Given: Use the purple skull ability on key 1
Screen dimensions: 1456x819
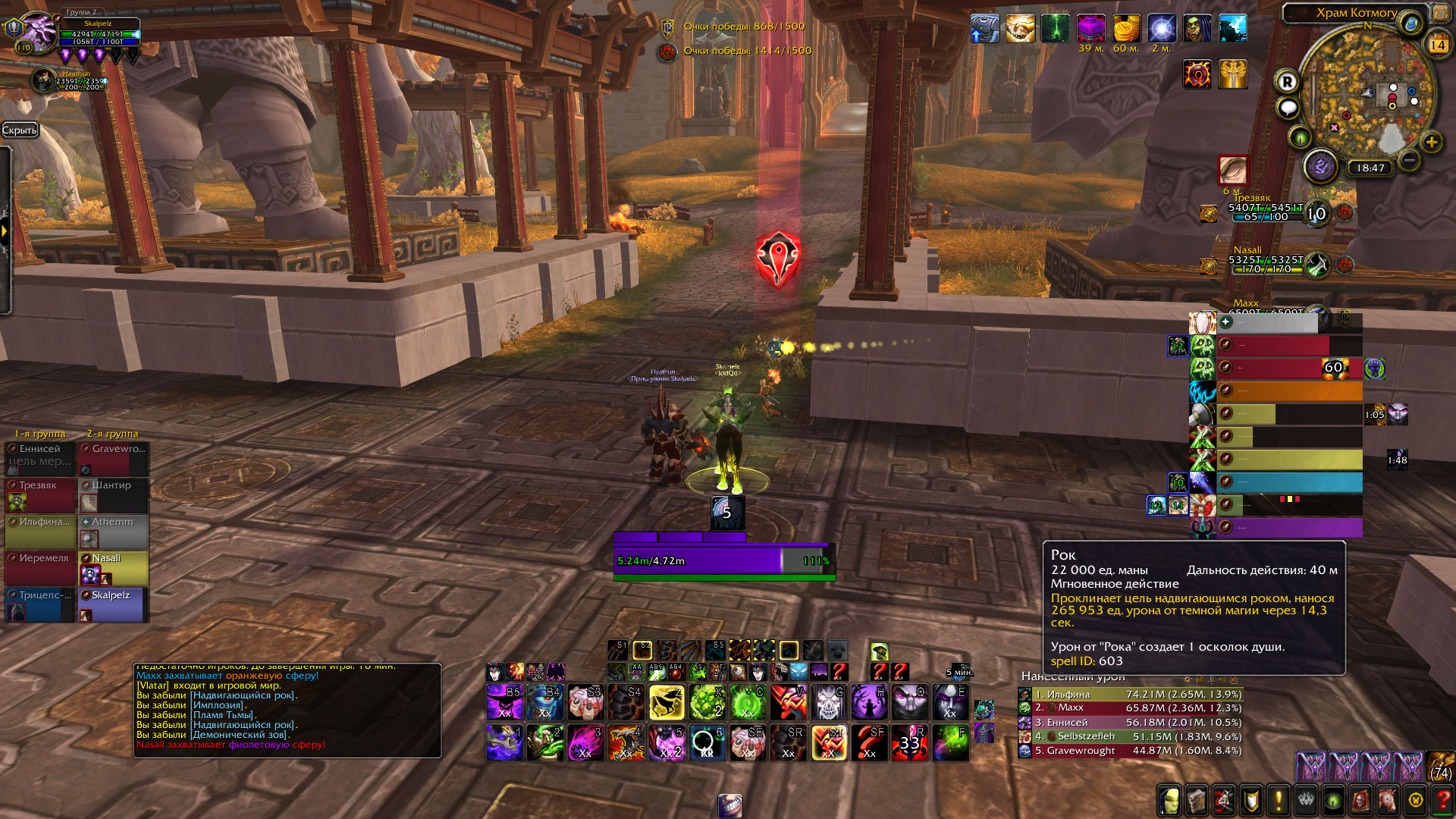Looking at the screenshot, I should tap(505, 742).
